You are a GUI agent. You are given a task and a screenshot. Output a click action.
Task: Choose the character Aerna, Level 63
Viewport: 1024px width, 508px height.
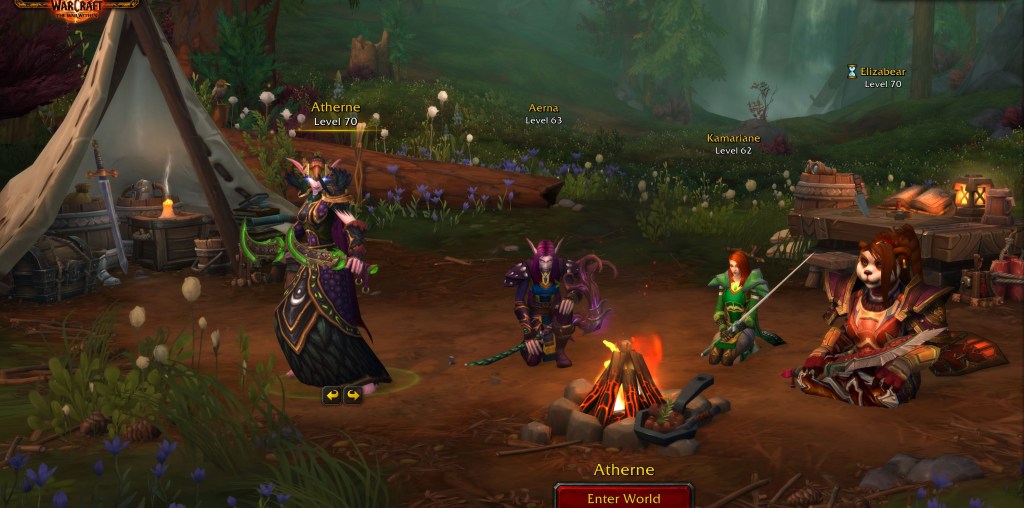[x=544, y=113]
